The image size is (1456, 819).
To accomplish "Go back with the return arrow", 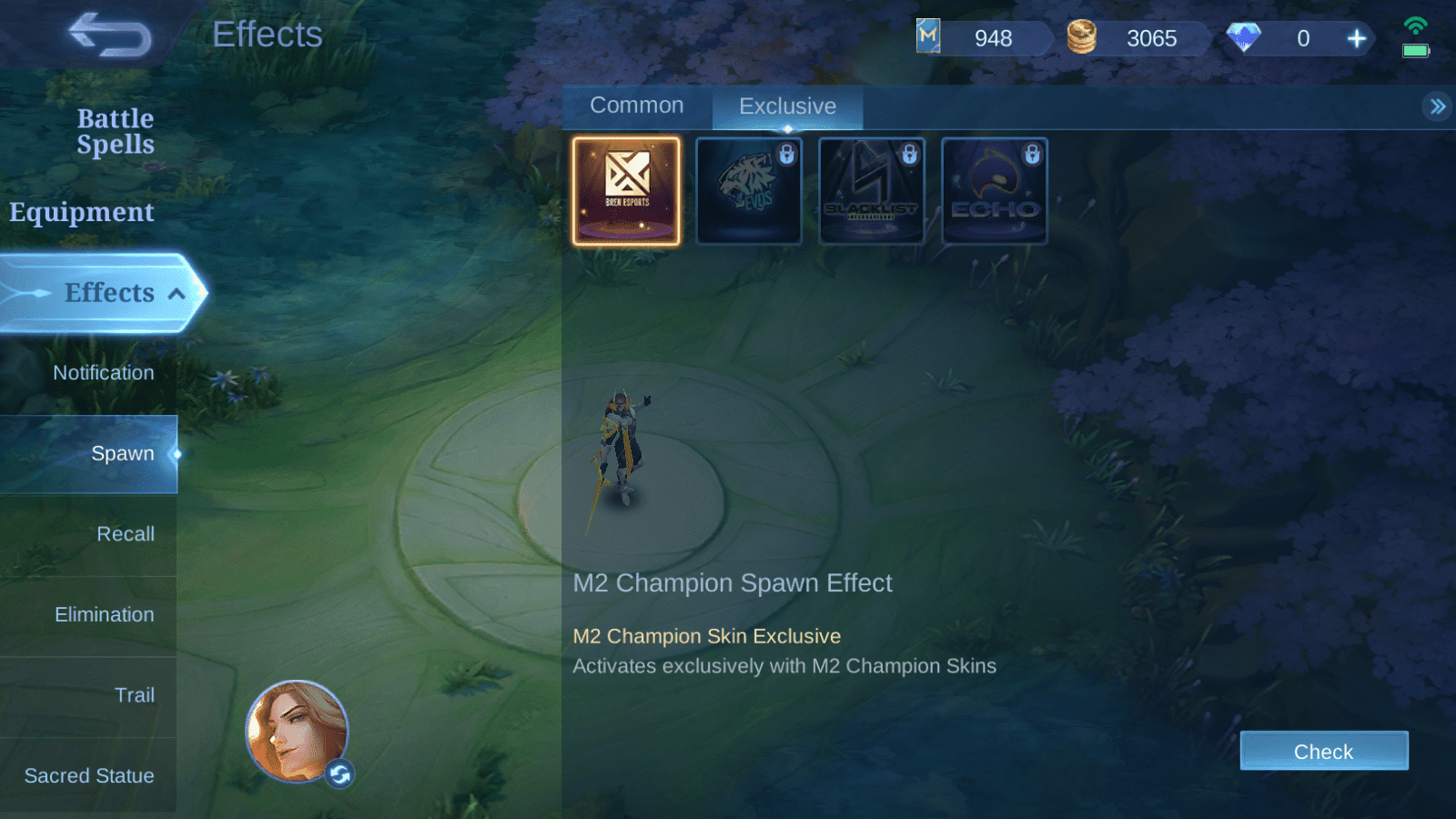I will [x=110, y=35].
